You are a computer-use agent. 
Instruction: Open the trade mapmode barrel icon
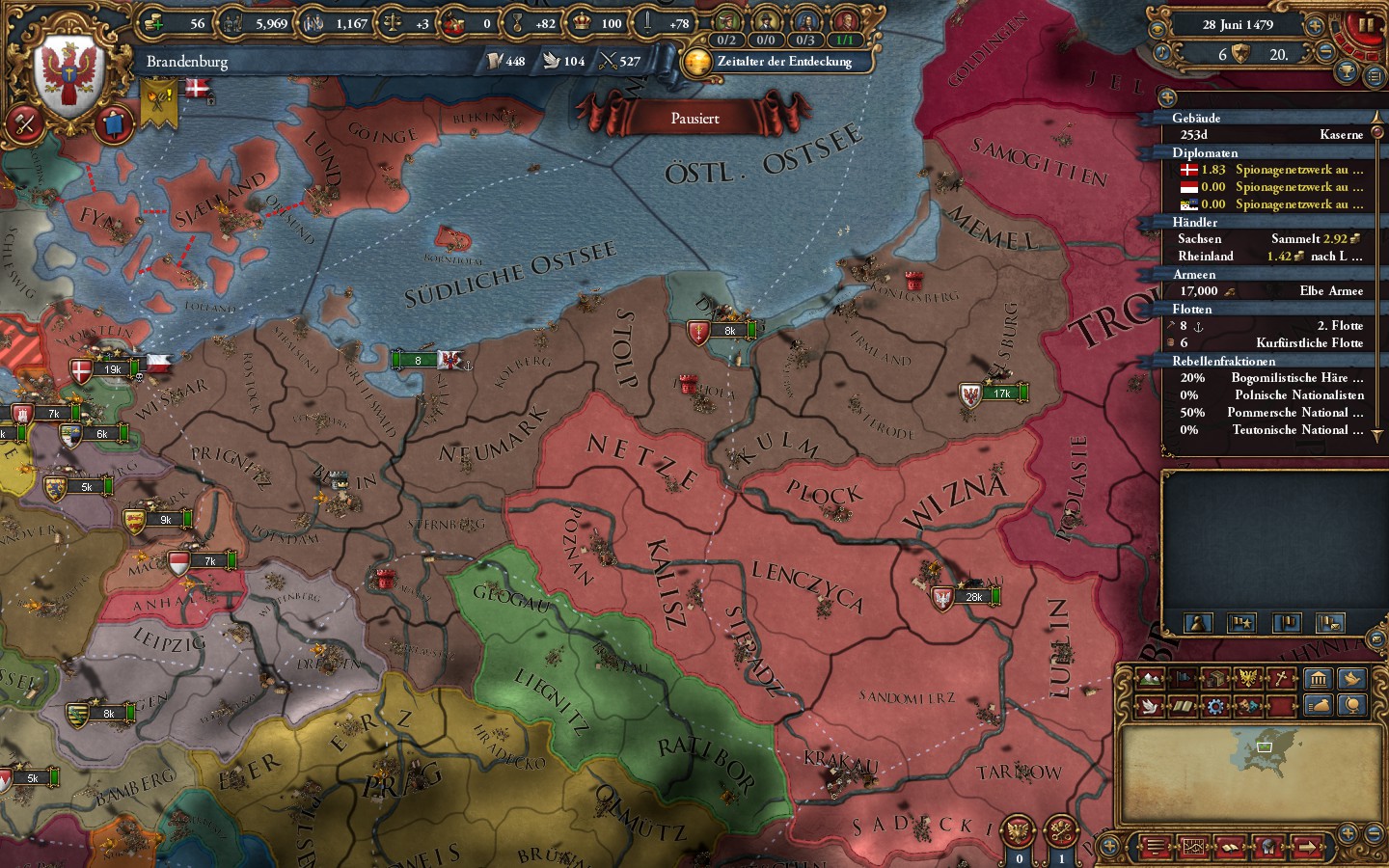[1214, 680]
